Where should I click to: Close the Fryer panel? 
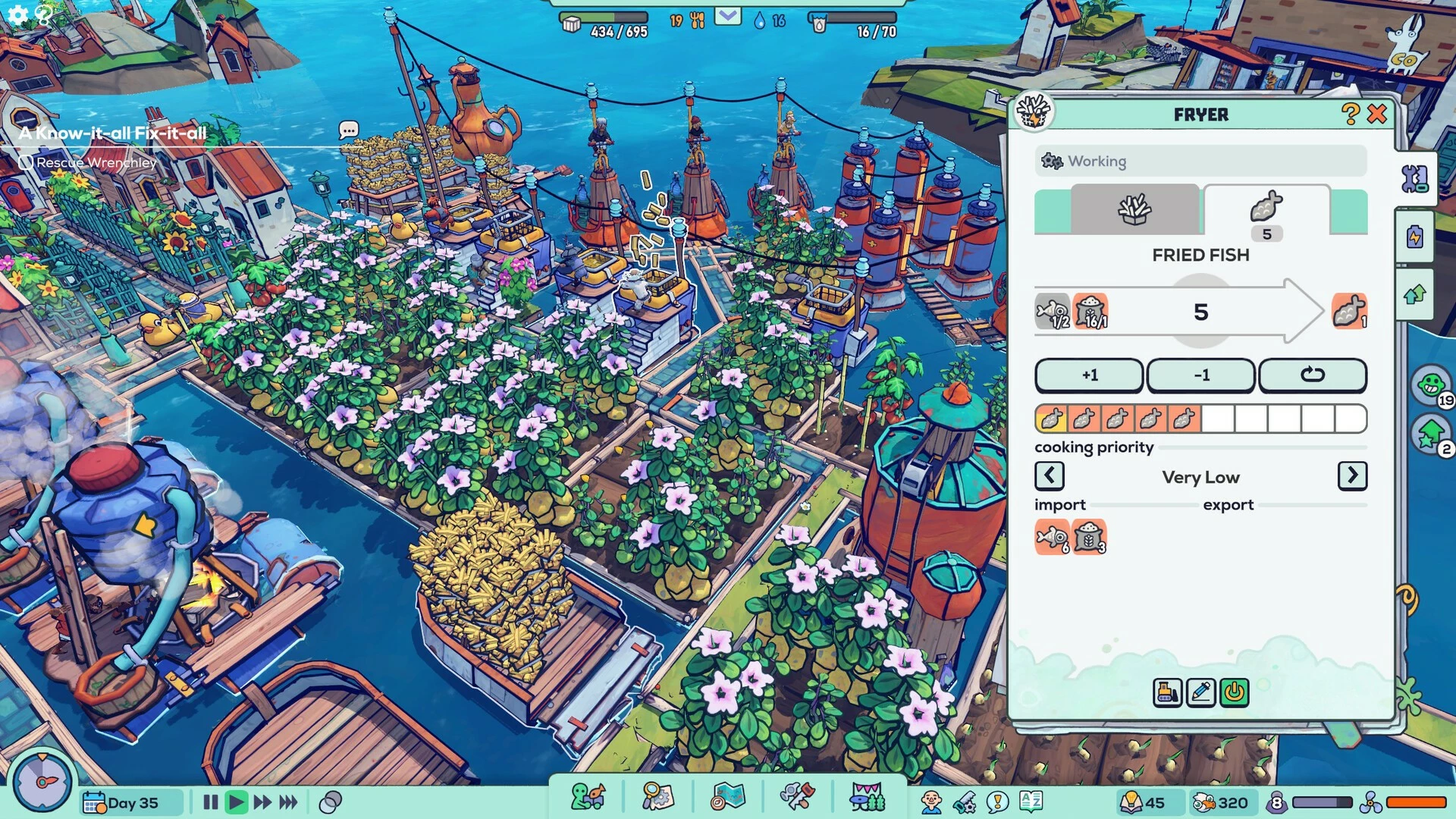[1377, 115]
